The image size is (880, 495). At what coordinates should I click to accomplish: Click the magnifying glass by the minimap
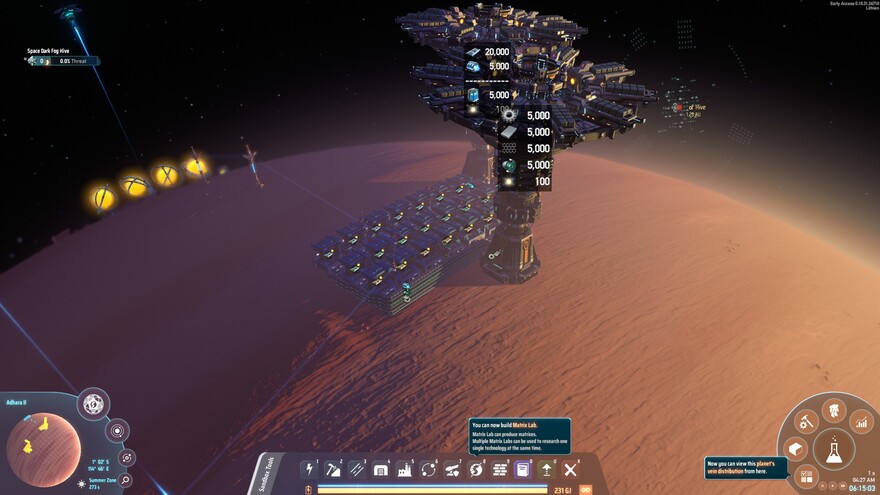[126, 480]
